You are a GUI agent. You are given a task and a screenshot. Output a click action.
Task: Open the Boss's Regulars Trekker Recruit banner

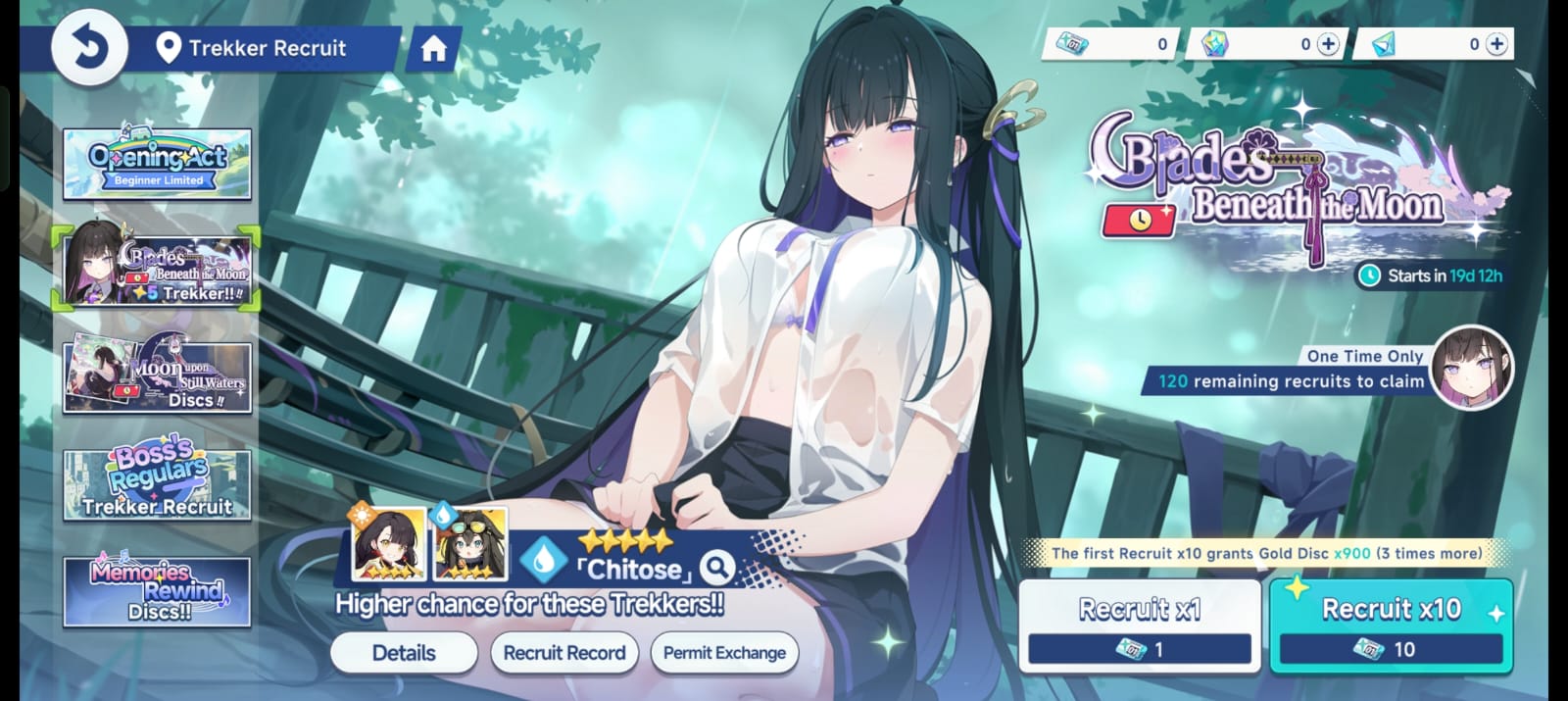coord(157,484)
